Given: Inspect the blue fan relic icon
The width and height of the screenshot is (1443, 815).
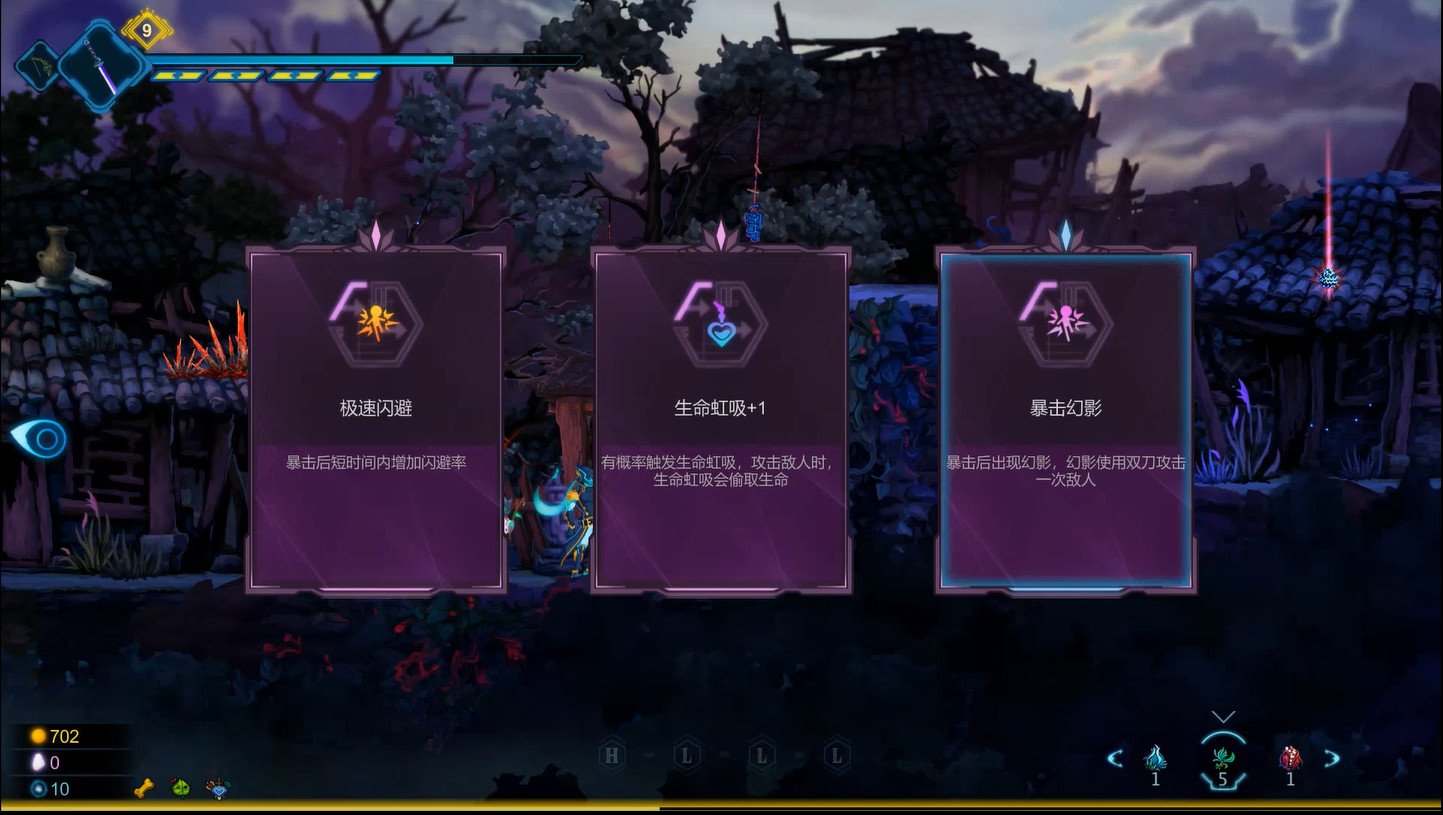Looking at the screenshot, I should tap(217, 787).
